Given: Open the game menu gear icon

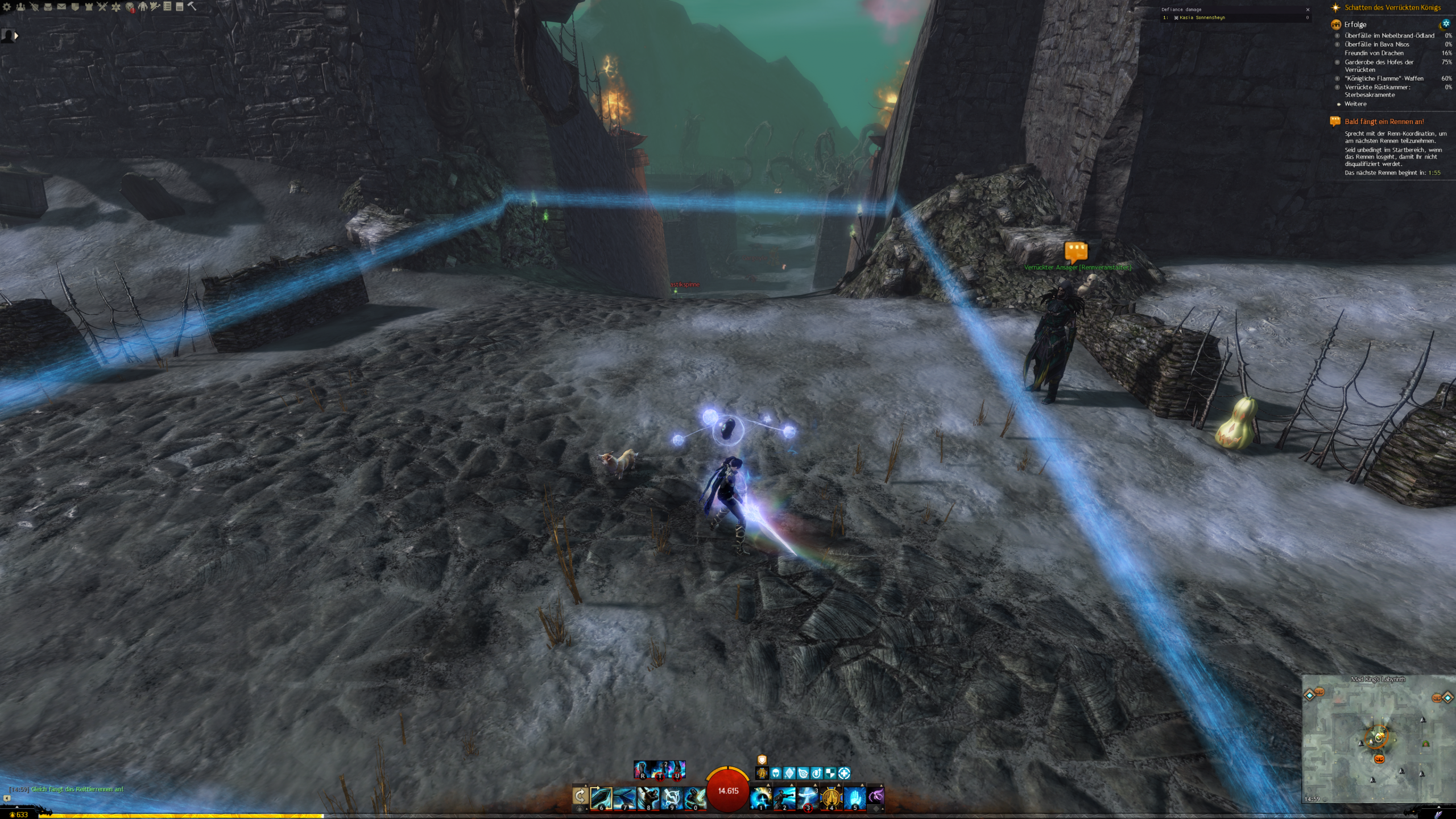Looking at the screenshot, I should (7, 7).
